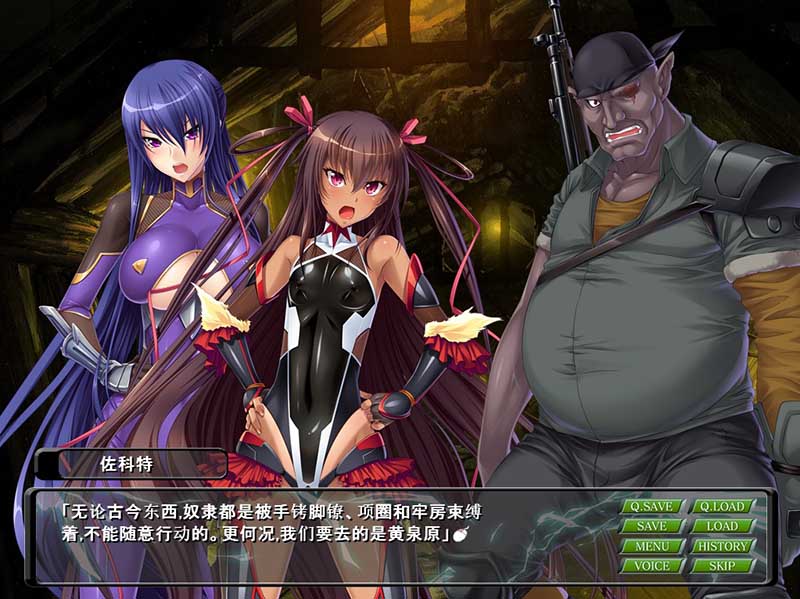Viewport: 800px width, 599px height.
Task: Replay the line with VOICE button
Action: point(652,566)
